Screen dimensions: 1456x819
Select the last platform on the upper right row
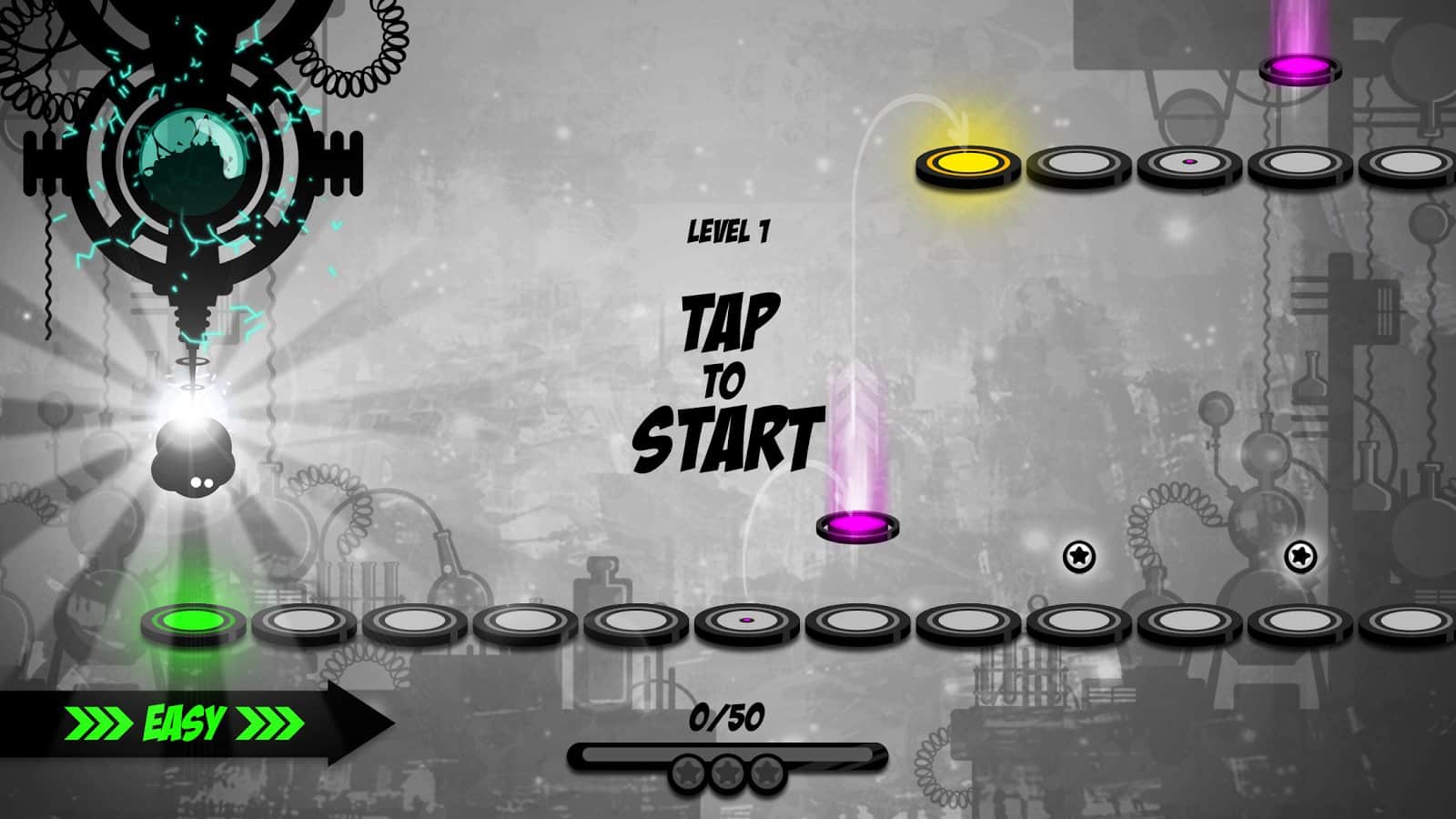pos(1406,166)
